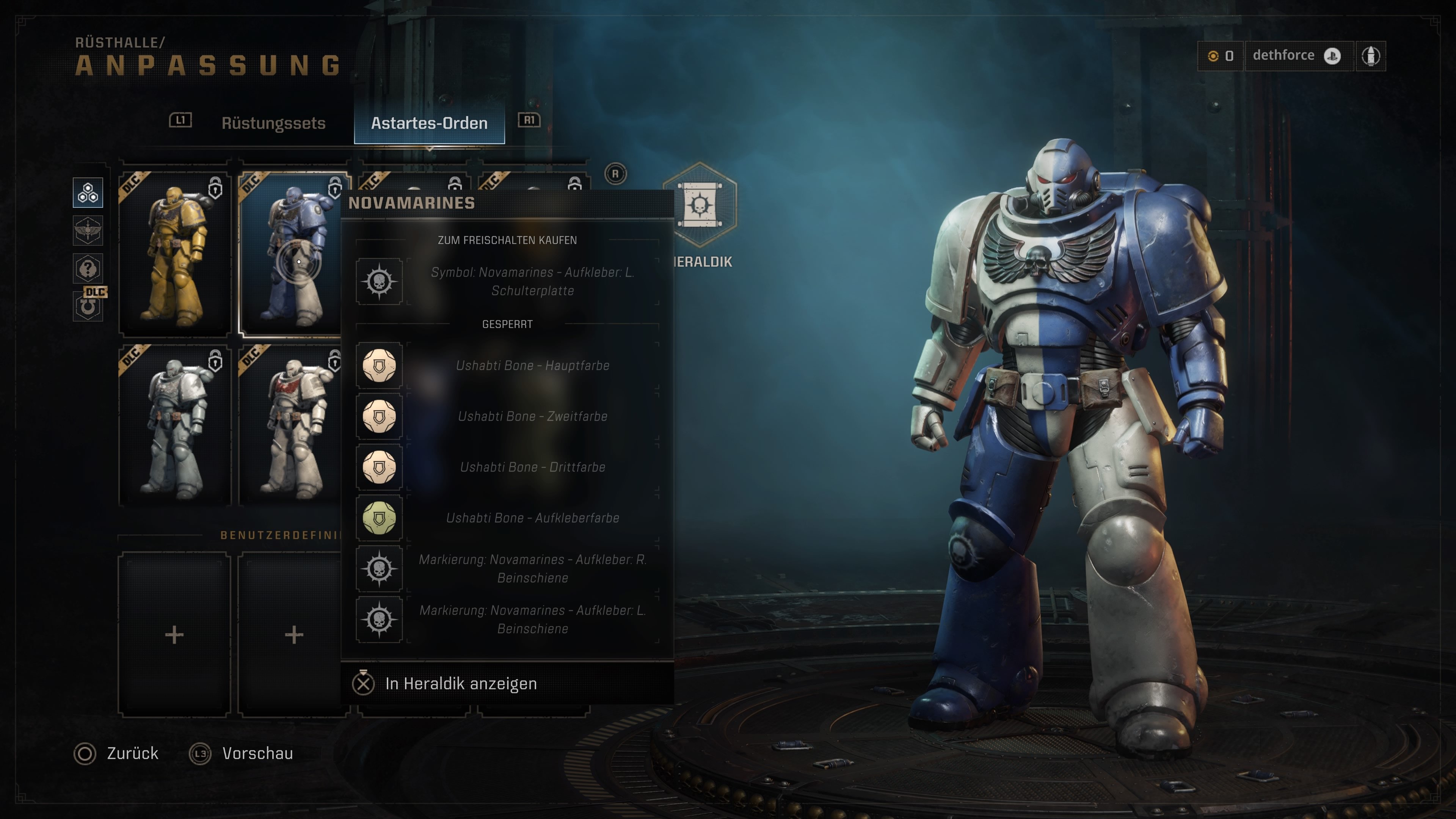Screen dimensions: 1456x819
Task: Click the Ushabti Bone Hauptfarbe color swatch
Action: [379, 366]
